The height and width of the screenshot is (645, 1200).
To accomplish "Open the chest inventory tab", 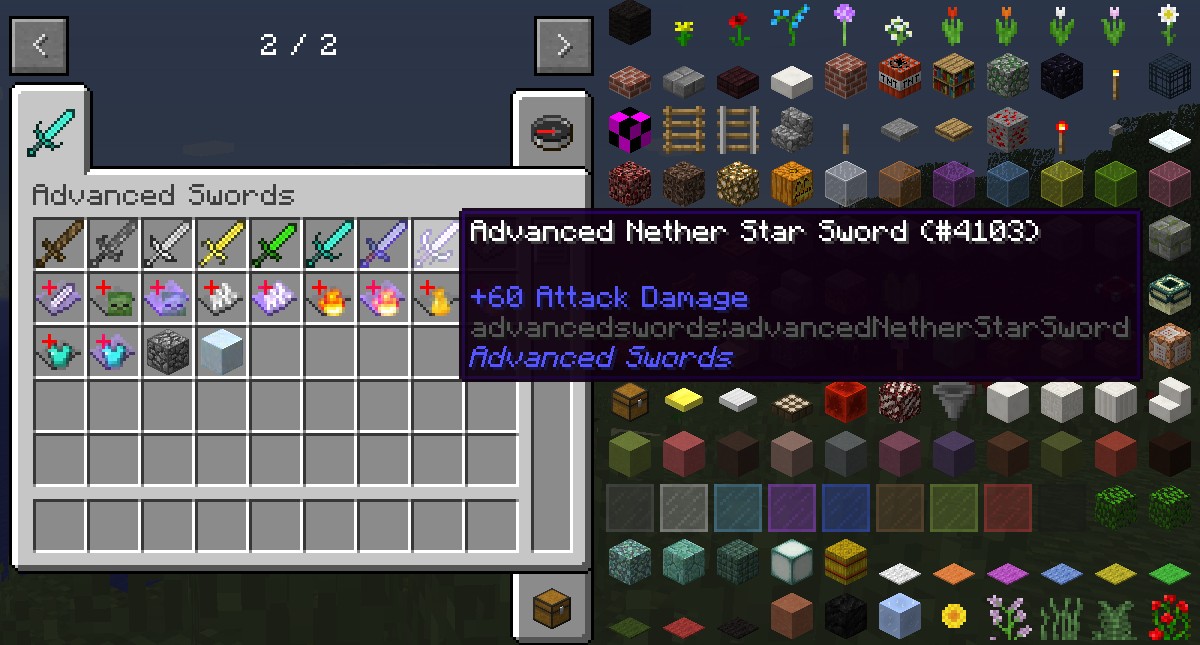I will 551,607.
